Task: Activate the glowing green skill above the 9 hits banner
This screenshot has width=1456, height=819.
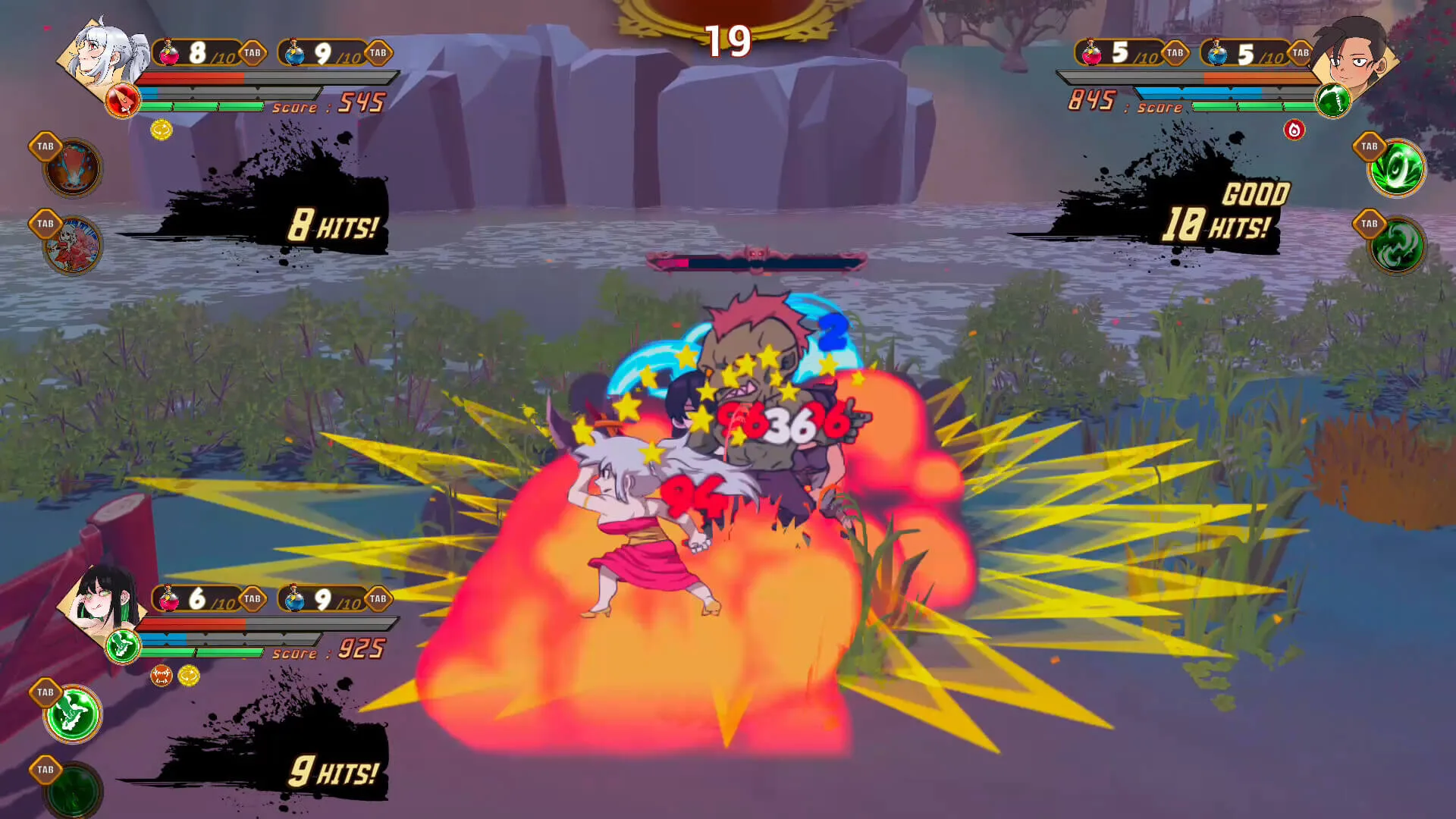Action: pos(74,714)
